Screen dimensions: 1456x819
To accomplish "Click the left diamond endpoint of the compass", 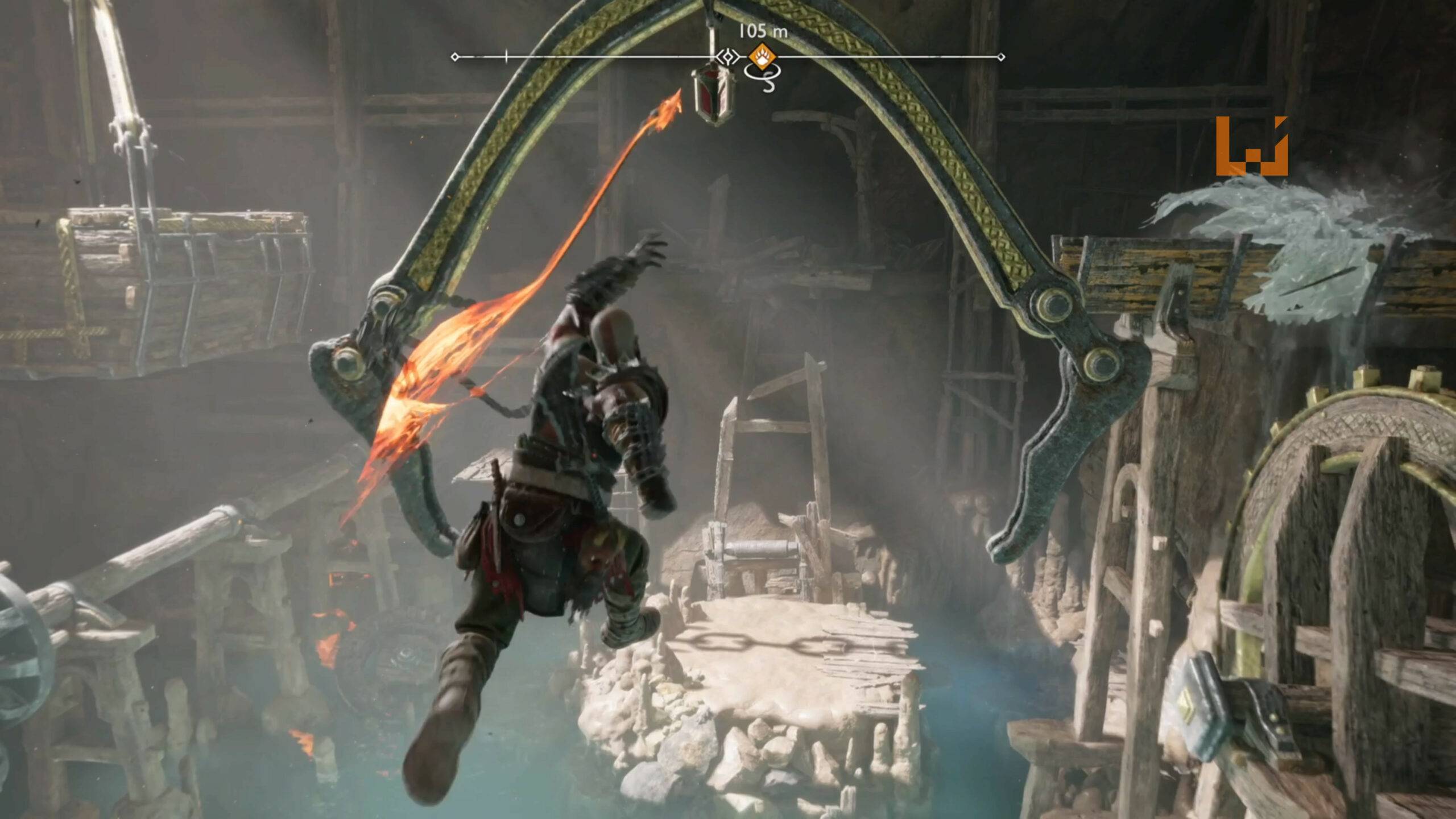I will 456,56.
